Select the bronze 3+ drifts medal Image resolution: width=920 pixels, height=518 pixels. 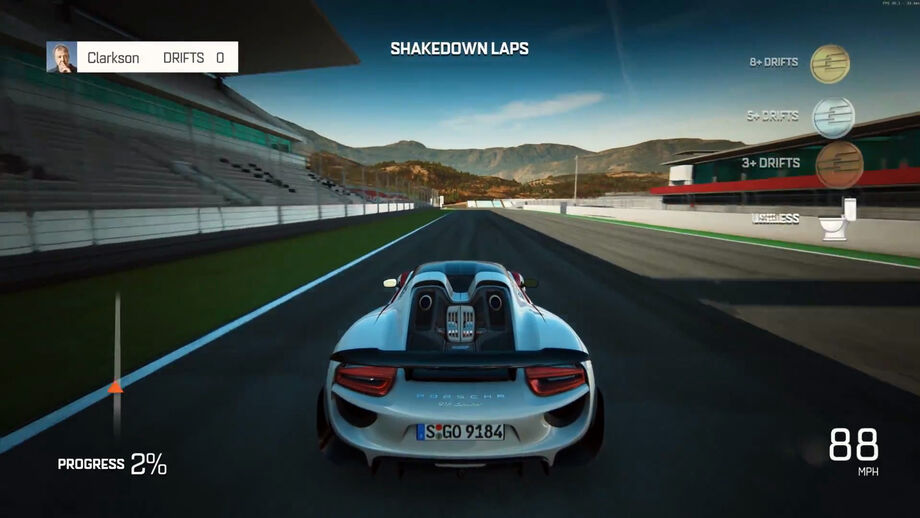838,164
